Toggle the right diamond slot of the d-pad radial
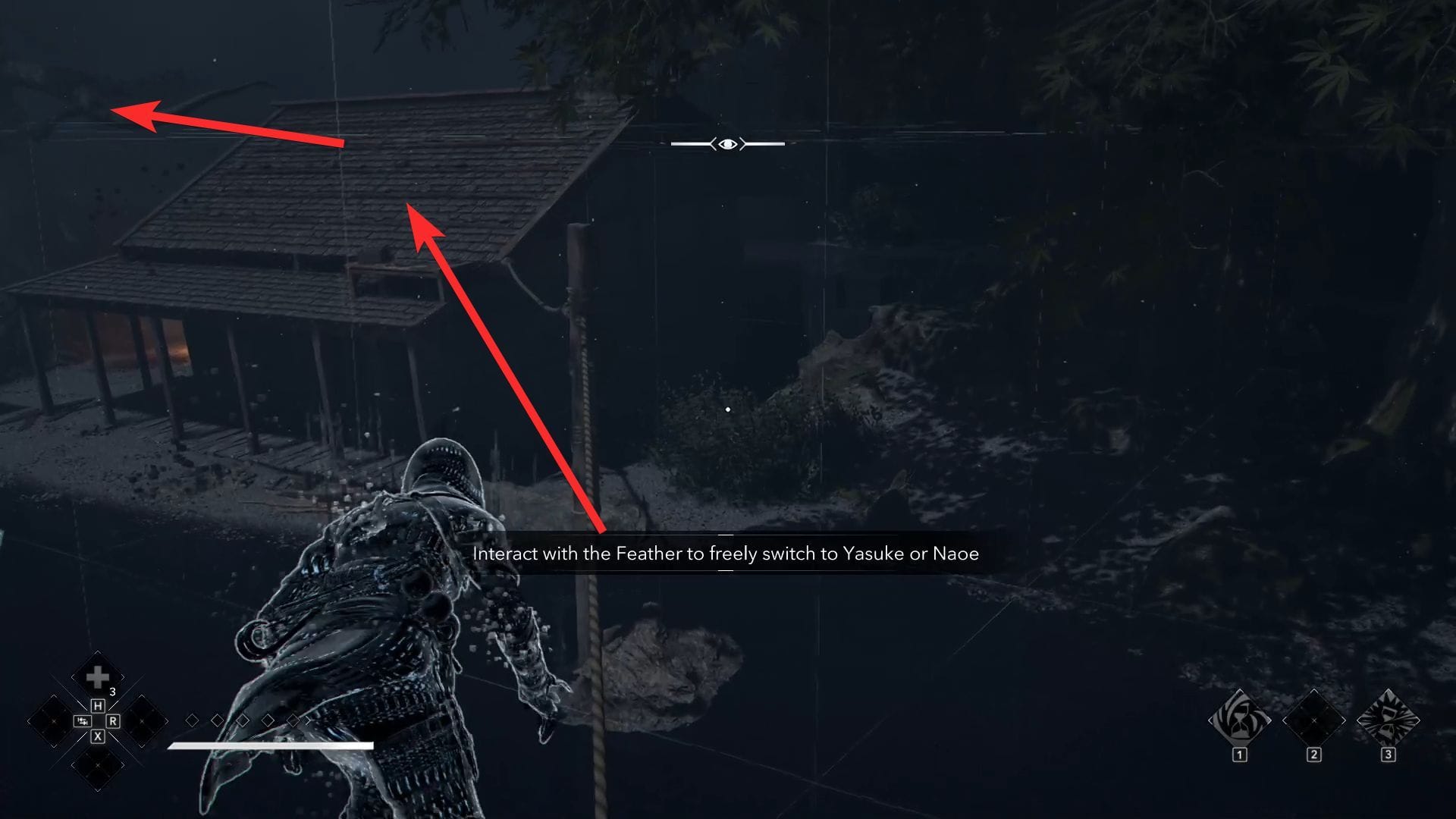1456x819 pixels. point(142,721)
